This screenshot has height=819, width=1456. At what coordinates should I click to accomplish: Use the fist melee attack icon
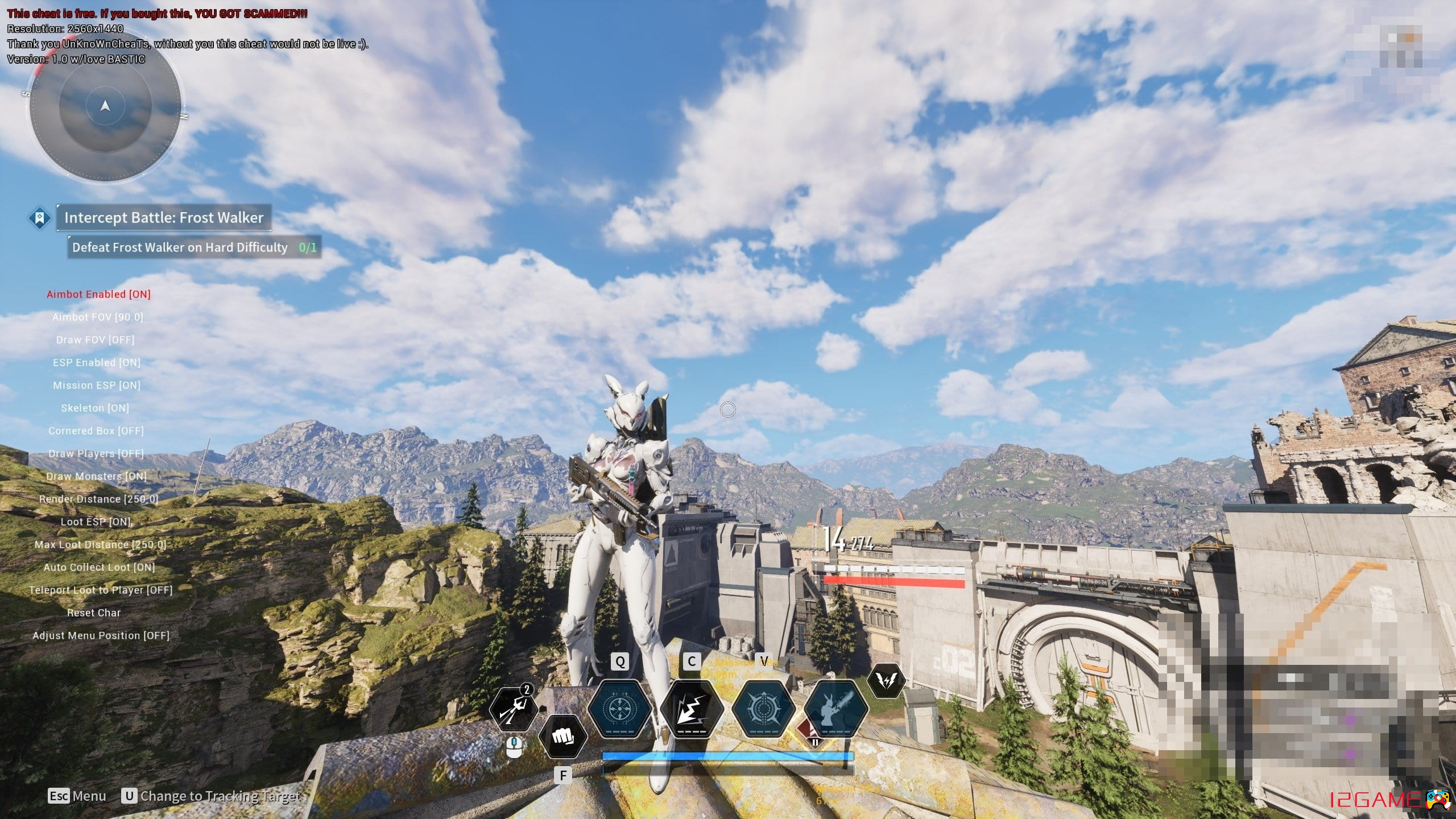point(562,737)
